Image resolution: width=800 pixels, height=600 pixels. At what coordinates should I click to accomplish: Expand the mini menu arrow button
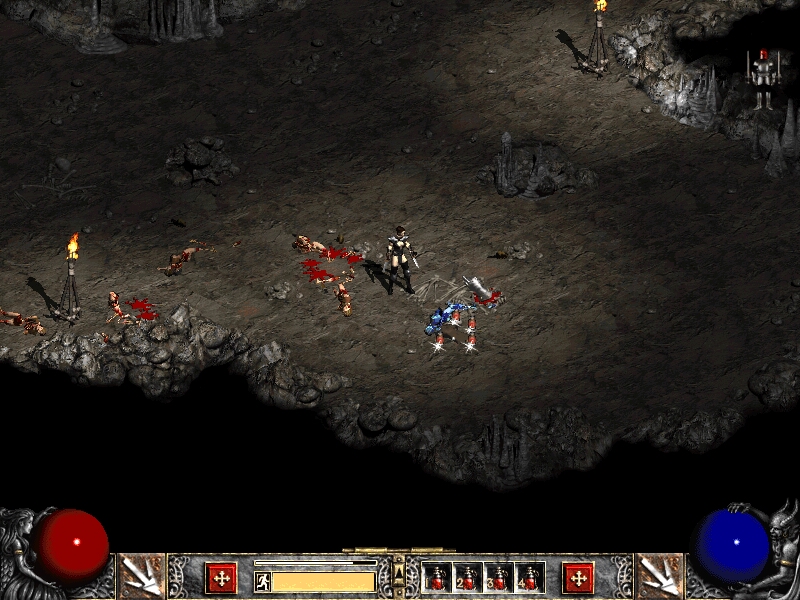click(399, 572)
